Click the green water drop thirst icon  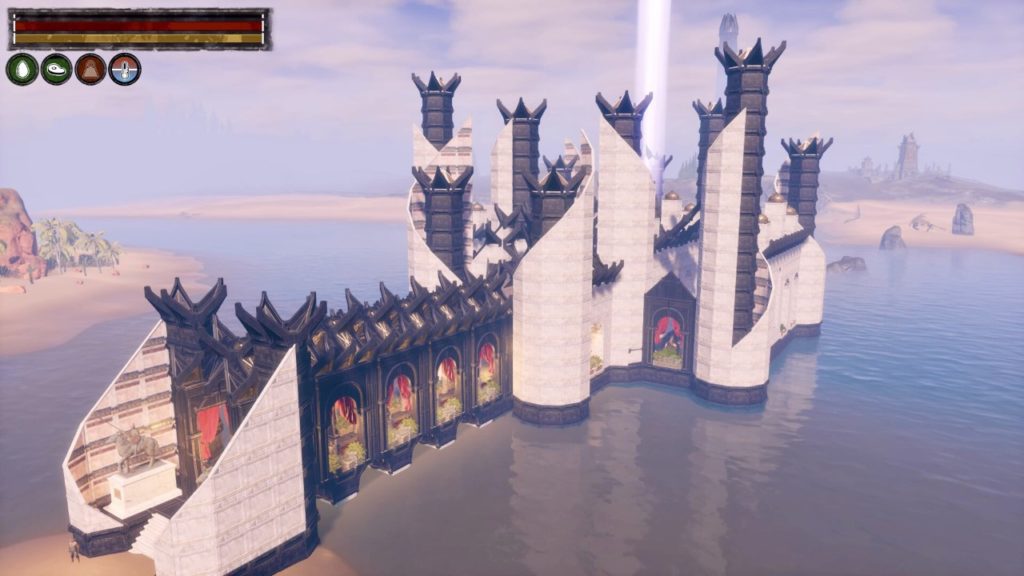pyautogui.click(x=22, y=69)
